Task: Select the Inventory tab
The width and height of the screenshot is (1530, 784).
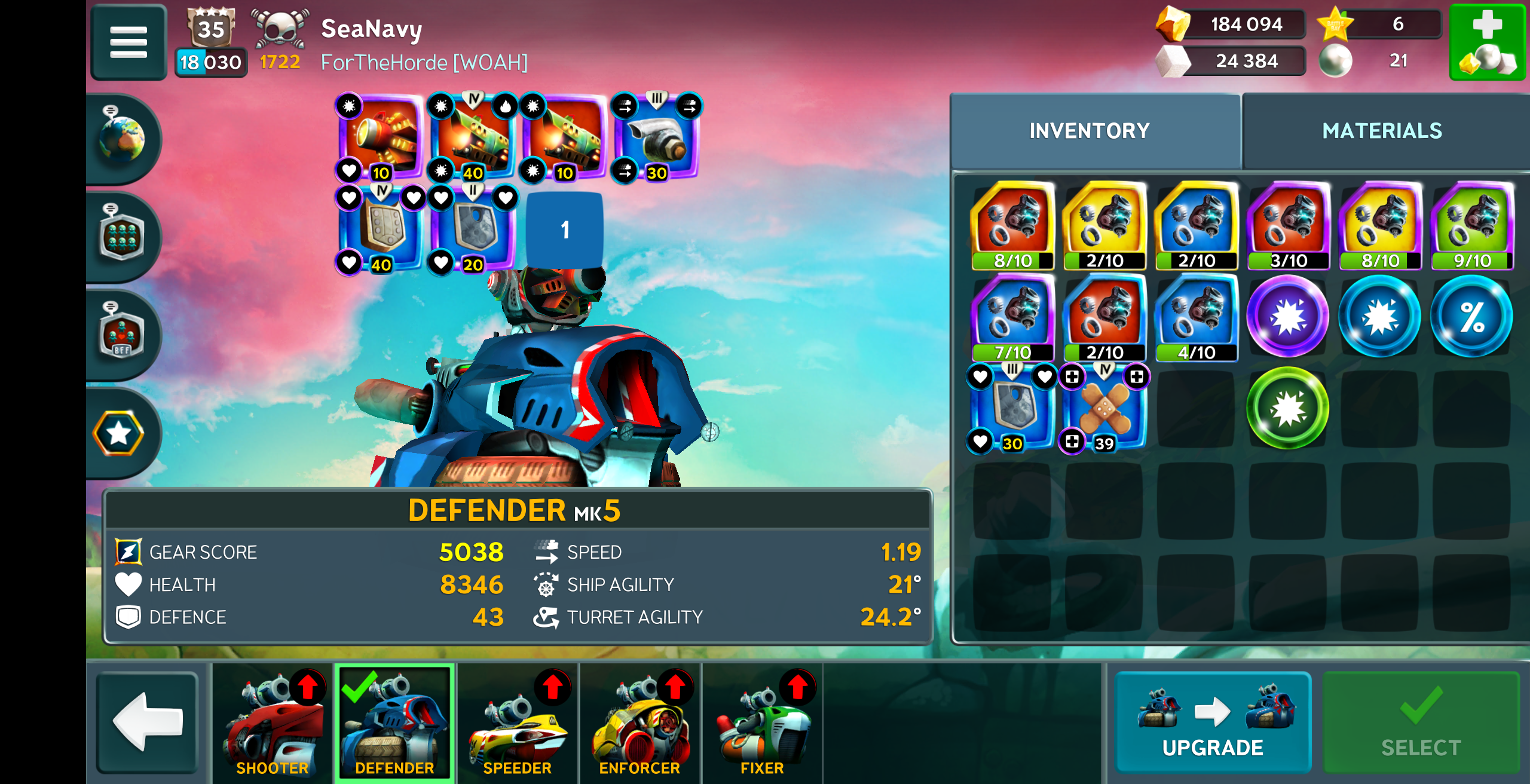Action: 1089,131
